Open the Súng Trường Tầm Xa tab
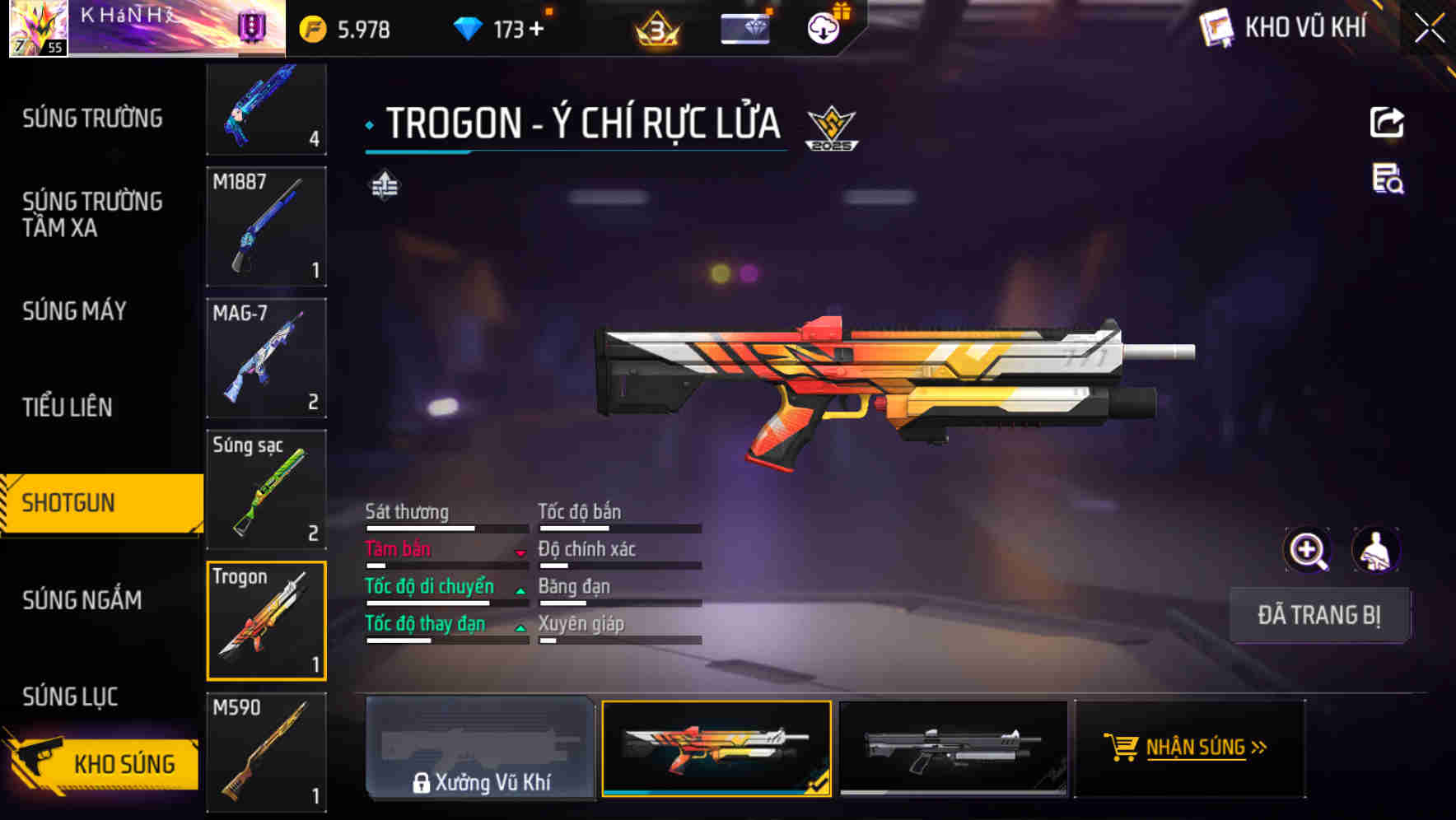The image size is (1456, 820). (92, 214)
